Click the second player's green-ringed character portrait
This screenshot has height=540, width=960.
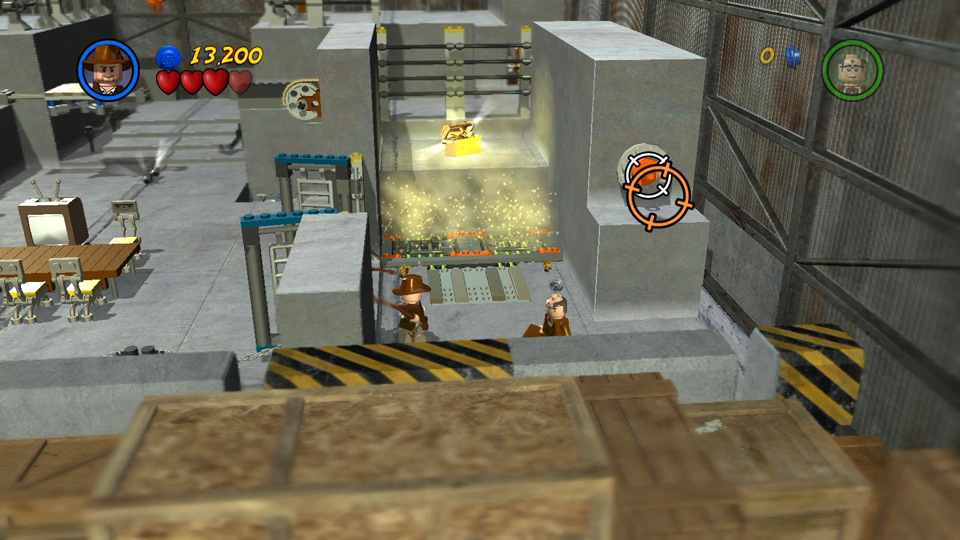click(x=852, y=70)
